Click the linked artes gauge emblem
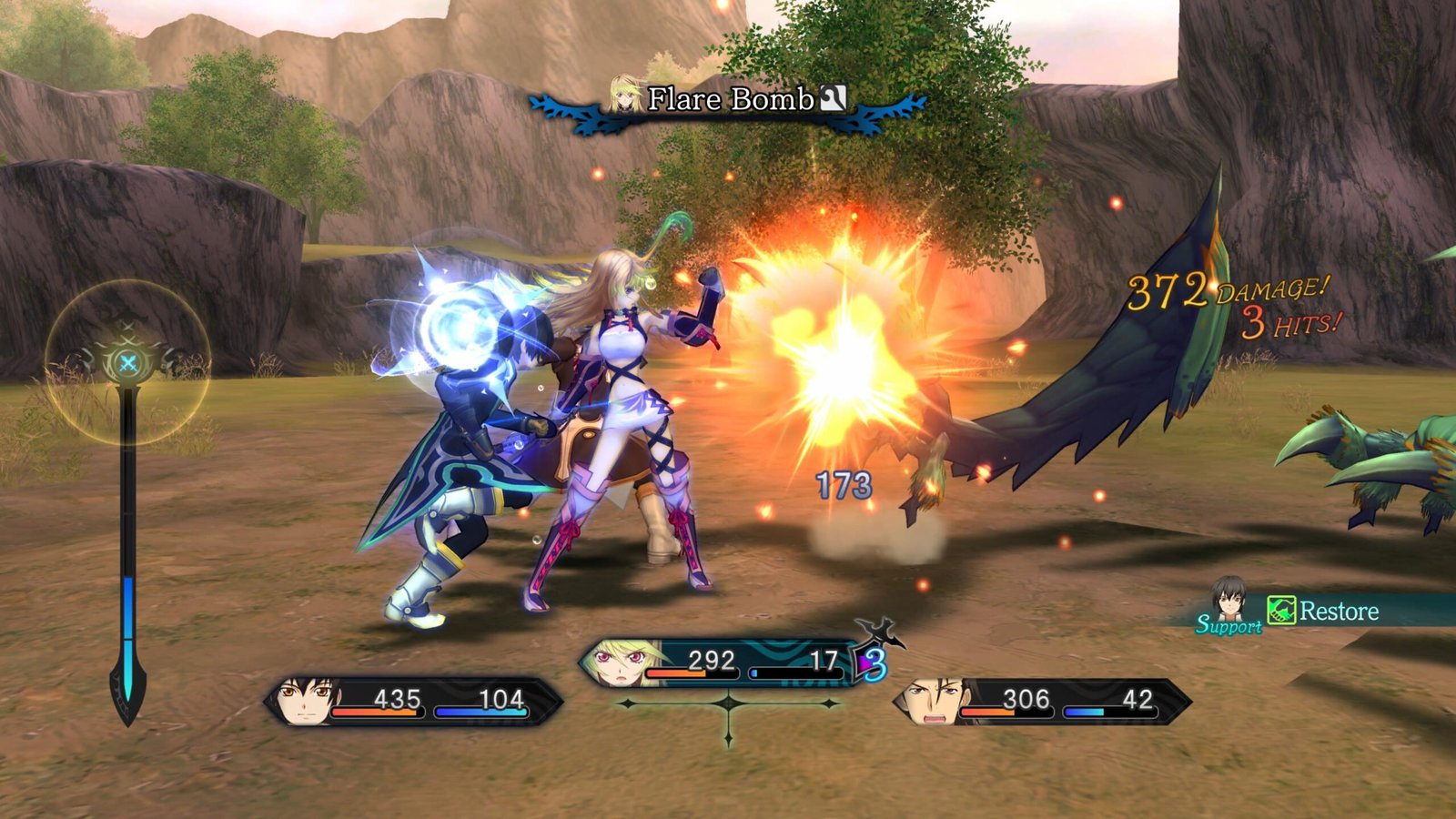The width and height of the screenshot is (1456, 819). click(128, 363)
